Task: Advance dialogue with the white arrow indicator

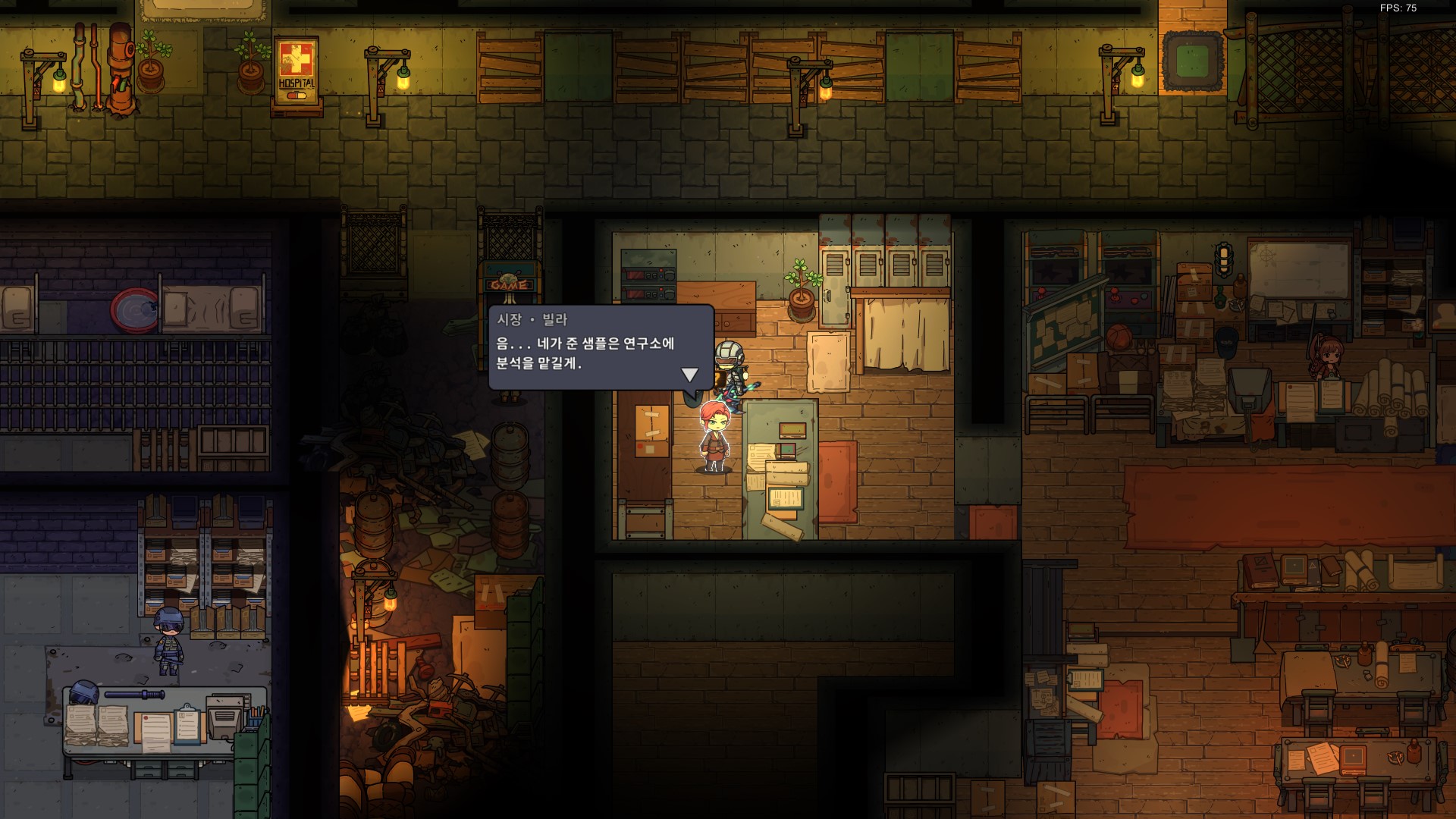Action: (x=689, y=375)
